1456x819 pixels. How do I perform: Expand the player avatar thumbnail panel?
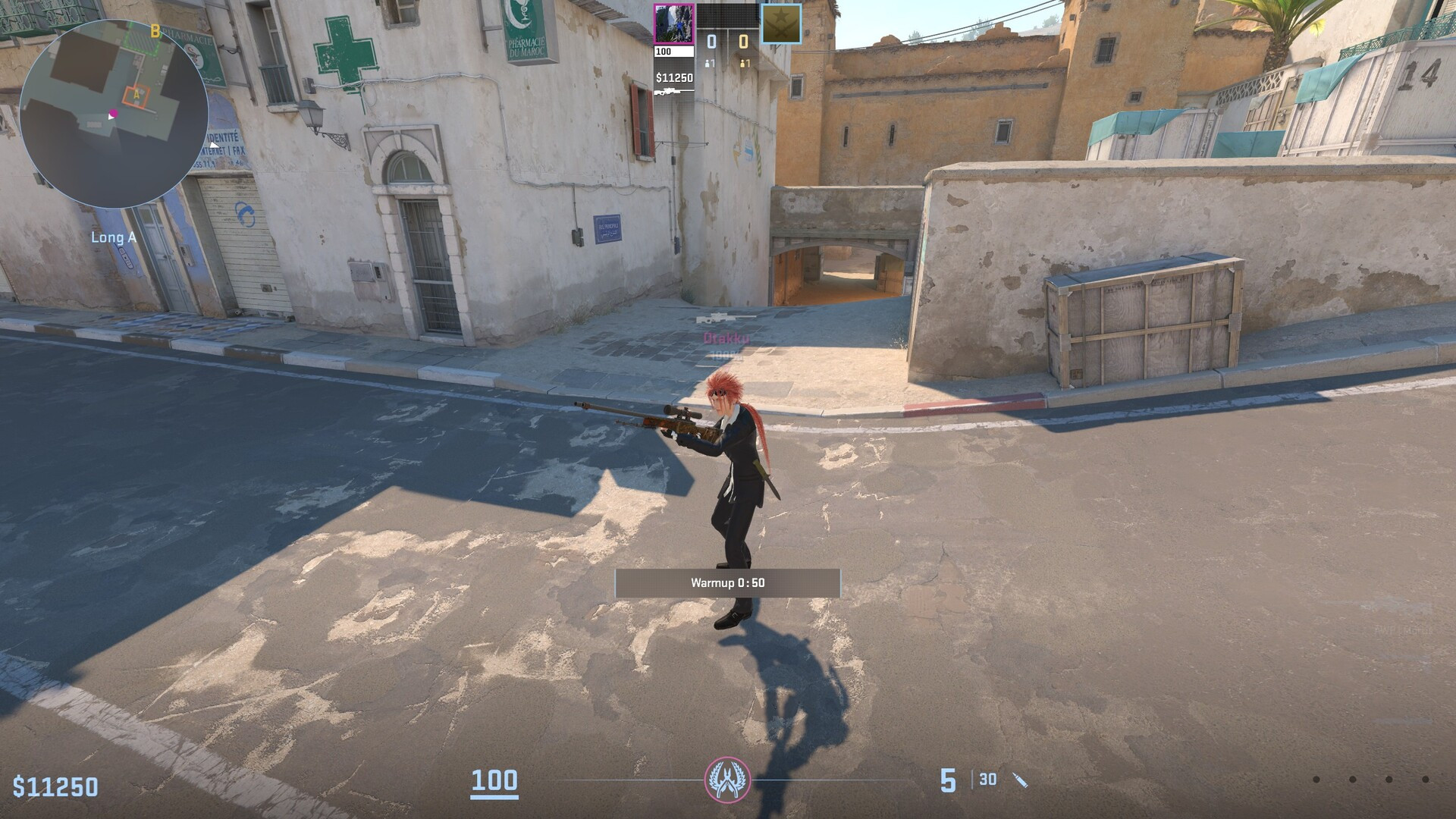[673, 23]
